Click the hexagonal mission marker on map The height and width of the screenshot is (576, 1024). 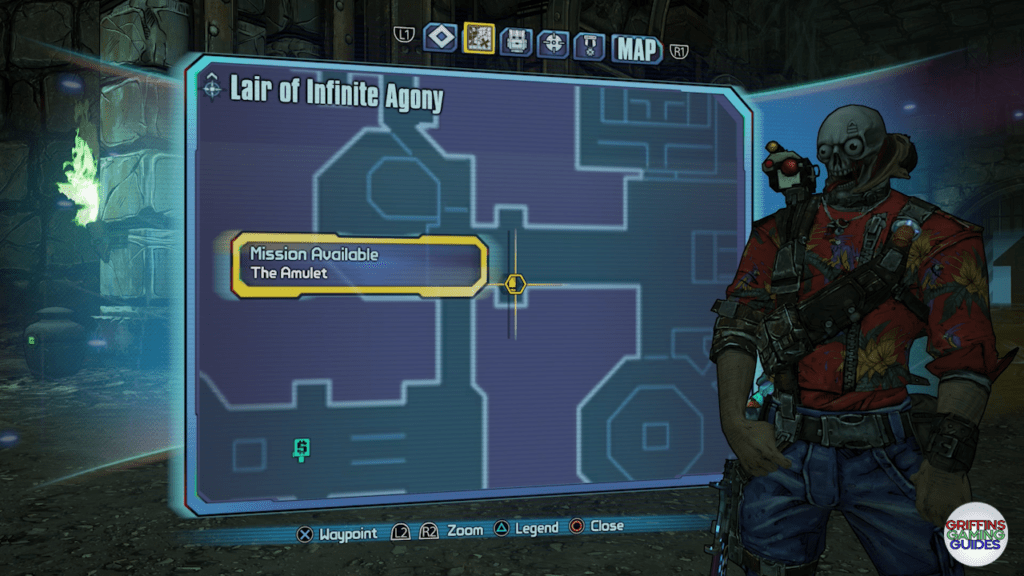coord(515,284)
